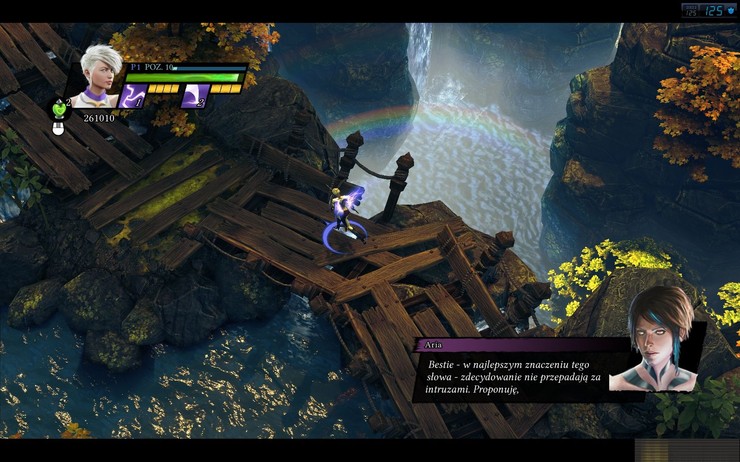Activate the purple wave ability numbered 2

tap(193, 96)
